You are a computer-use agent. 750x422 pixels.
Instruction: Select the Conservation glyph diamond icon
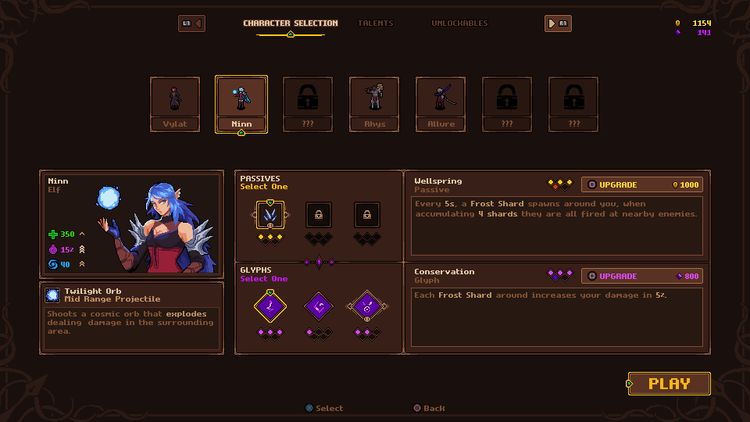[x=270, y=306]
